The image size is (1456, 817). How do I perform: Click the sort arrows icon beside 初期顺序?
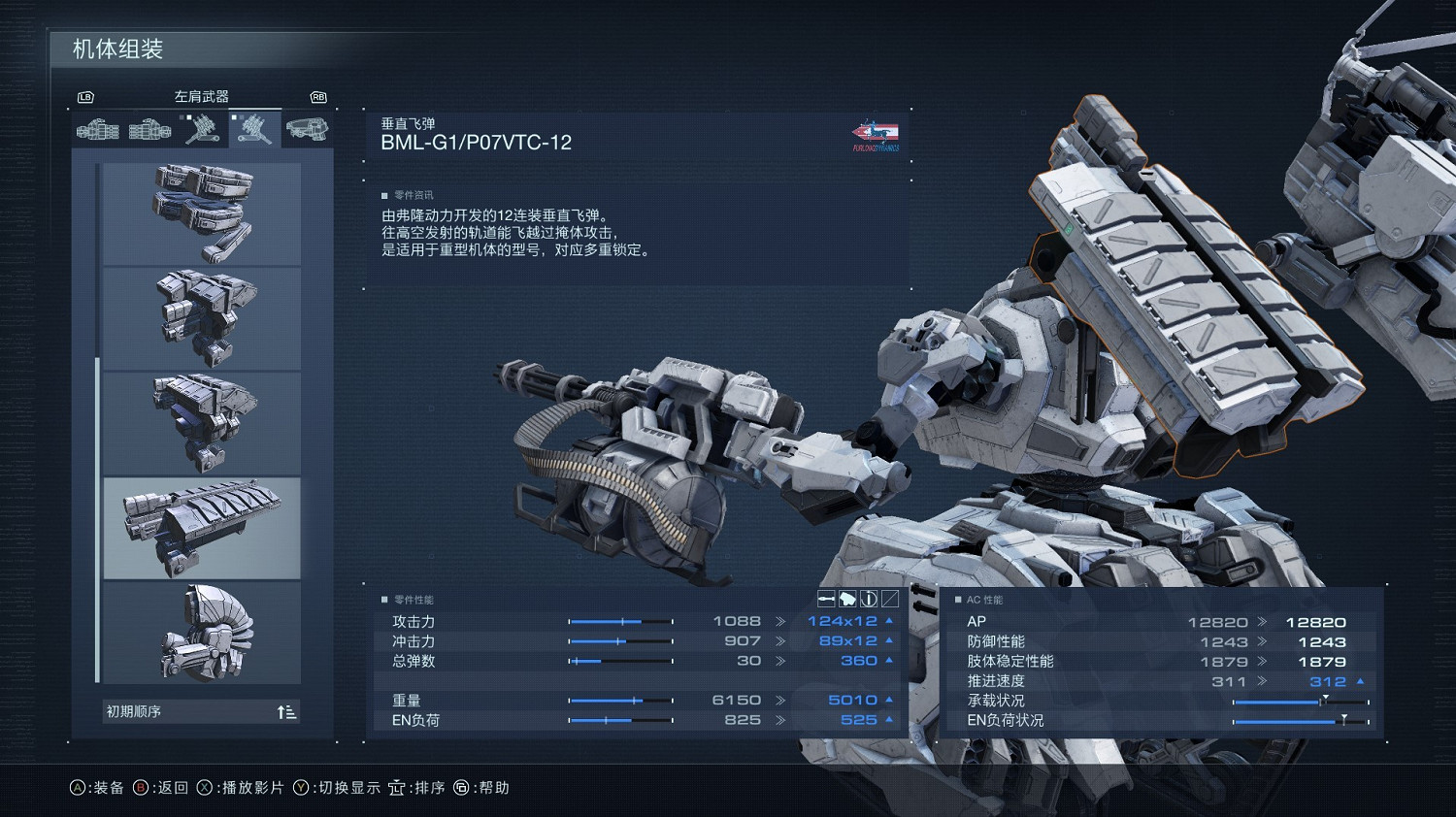click(286, 711)
